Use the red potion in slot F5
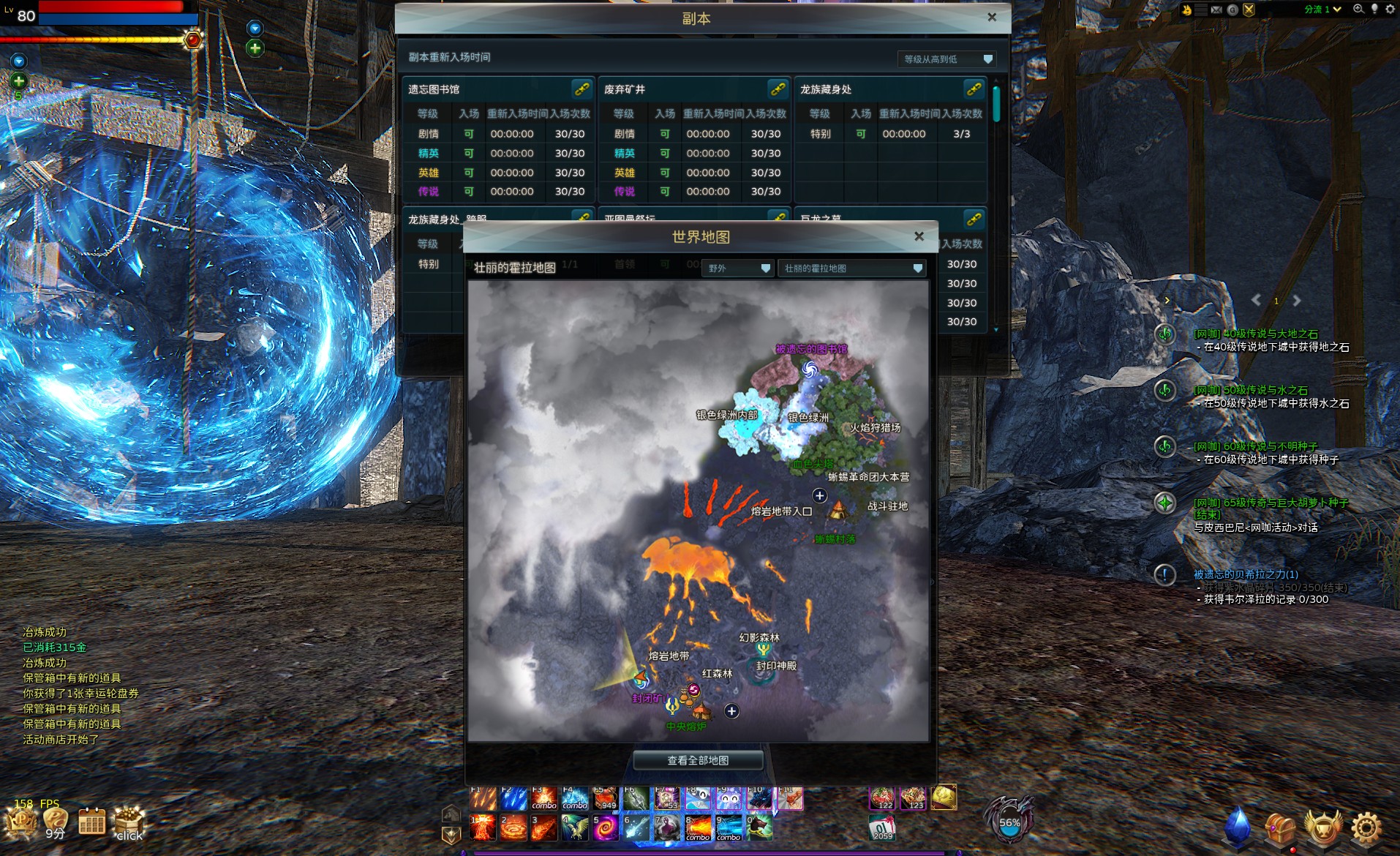This screenshot has width=1400, height=856. [x=605, y=798]
